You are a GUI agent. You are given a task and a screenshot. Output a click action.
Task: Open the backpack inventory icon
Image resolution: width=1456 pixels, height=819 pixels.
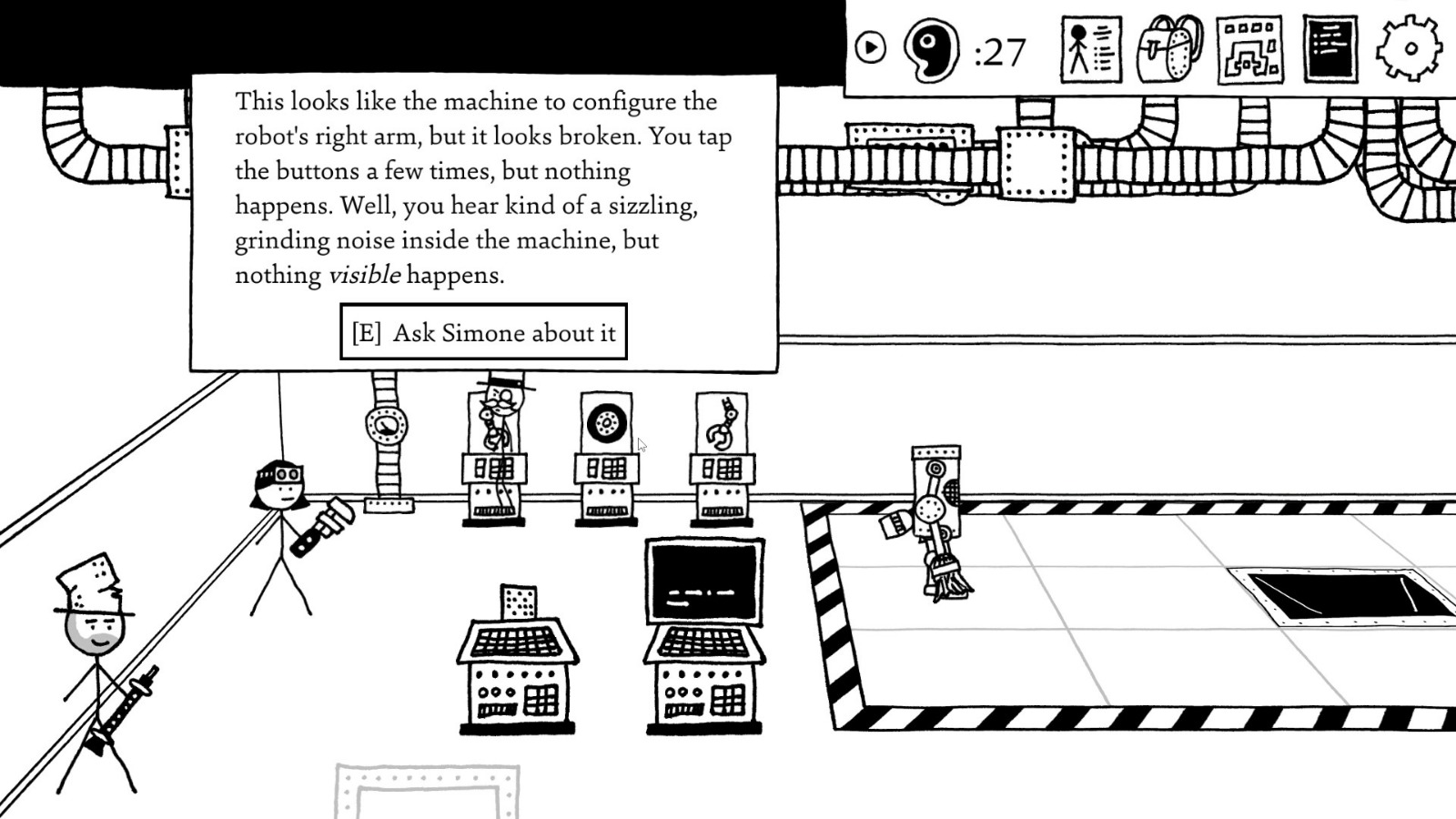[x=1169, y=50]
